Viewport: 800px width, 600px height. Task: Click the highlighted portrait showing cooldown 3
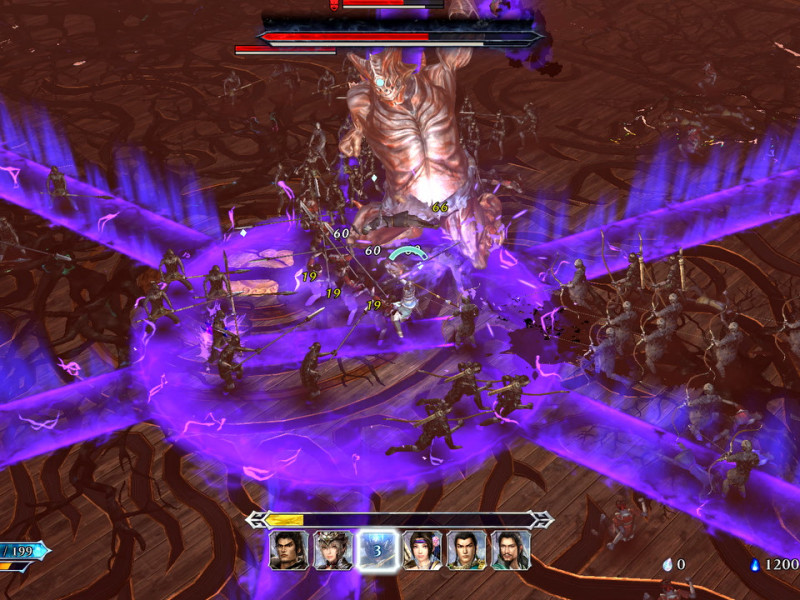tap(378, 550)
